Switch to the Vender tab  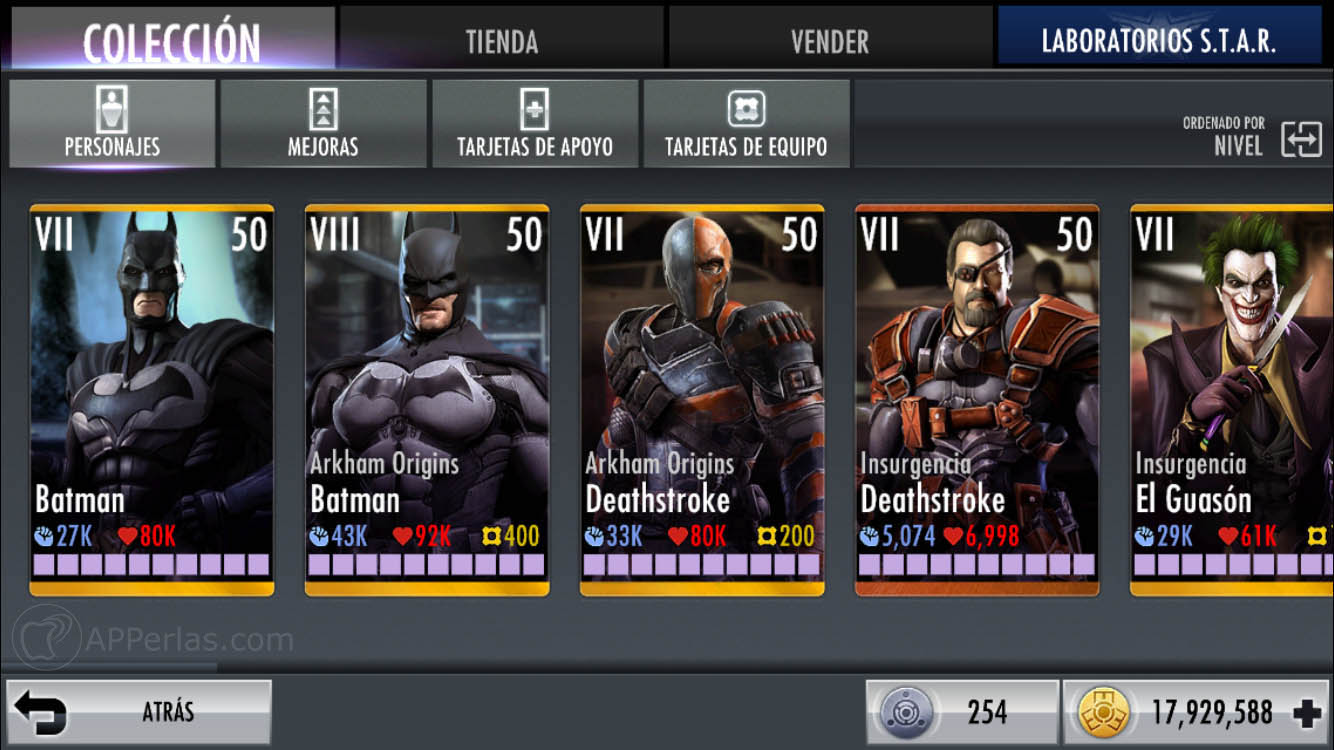pyautogui.click(x=829, y=40)
